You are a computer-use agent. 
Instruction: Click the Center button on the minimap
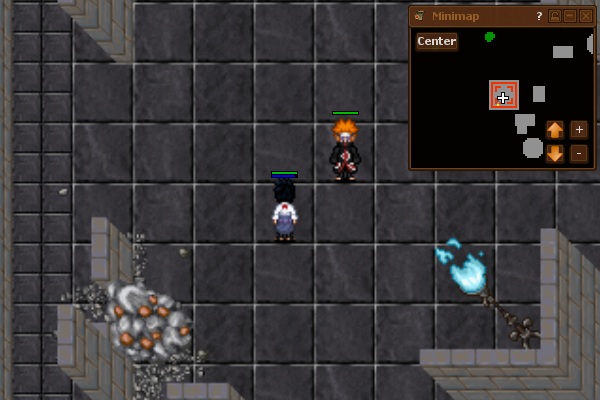(x=437, y=41)
